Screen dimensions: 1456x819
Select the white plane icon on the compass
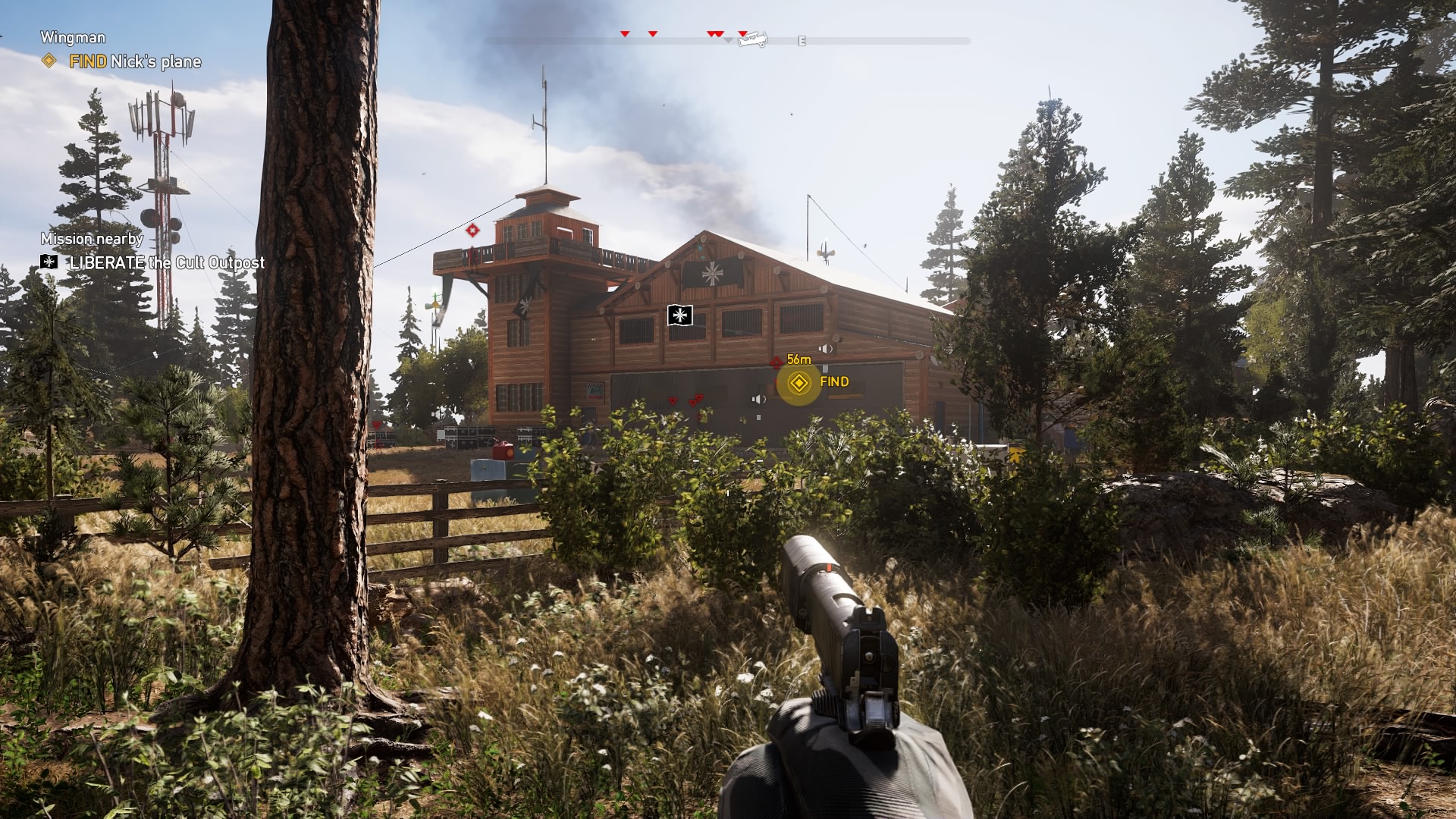tap(752, 41)
